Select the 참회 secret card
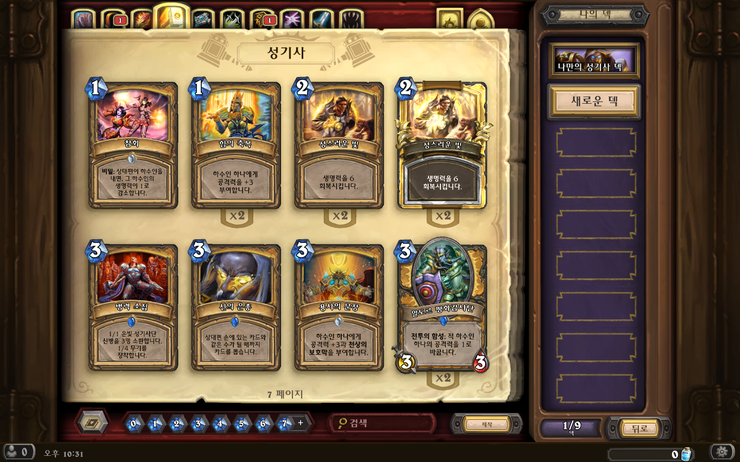Image resolution: width=740 pixels, height=462 pixels. point(133,145)
